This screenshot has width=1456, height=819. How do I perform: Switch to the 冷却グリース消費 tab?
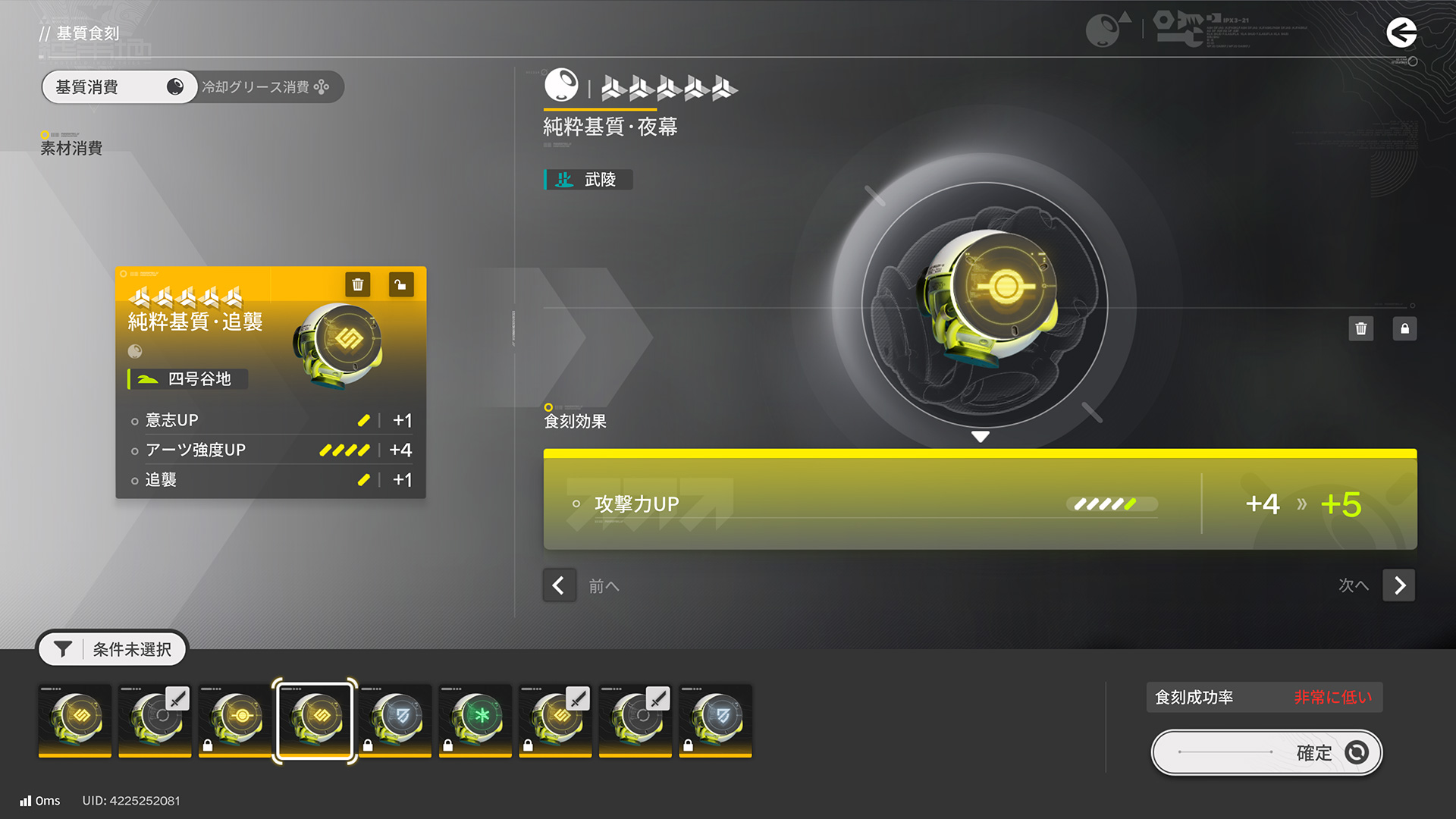click(x=265, y=87)
